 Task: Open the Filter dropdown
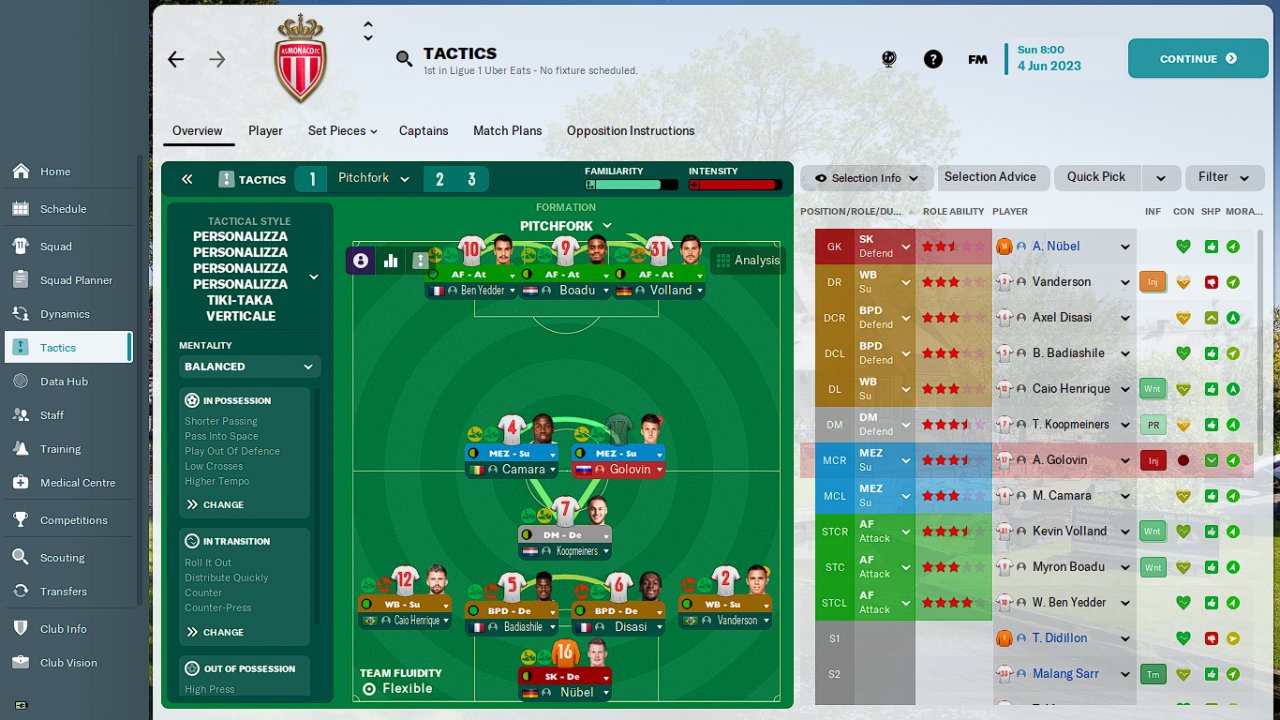point(1224,177)
